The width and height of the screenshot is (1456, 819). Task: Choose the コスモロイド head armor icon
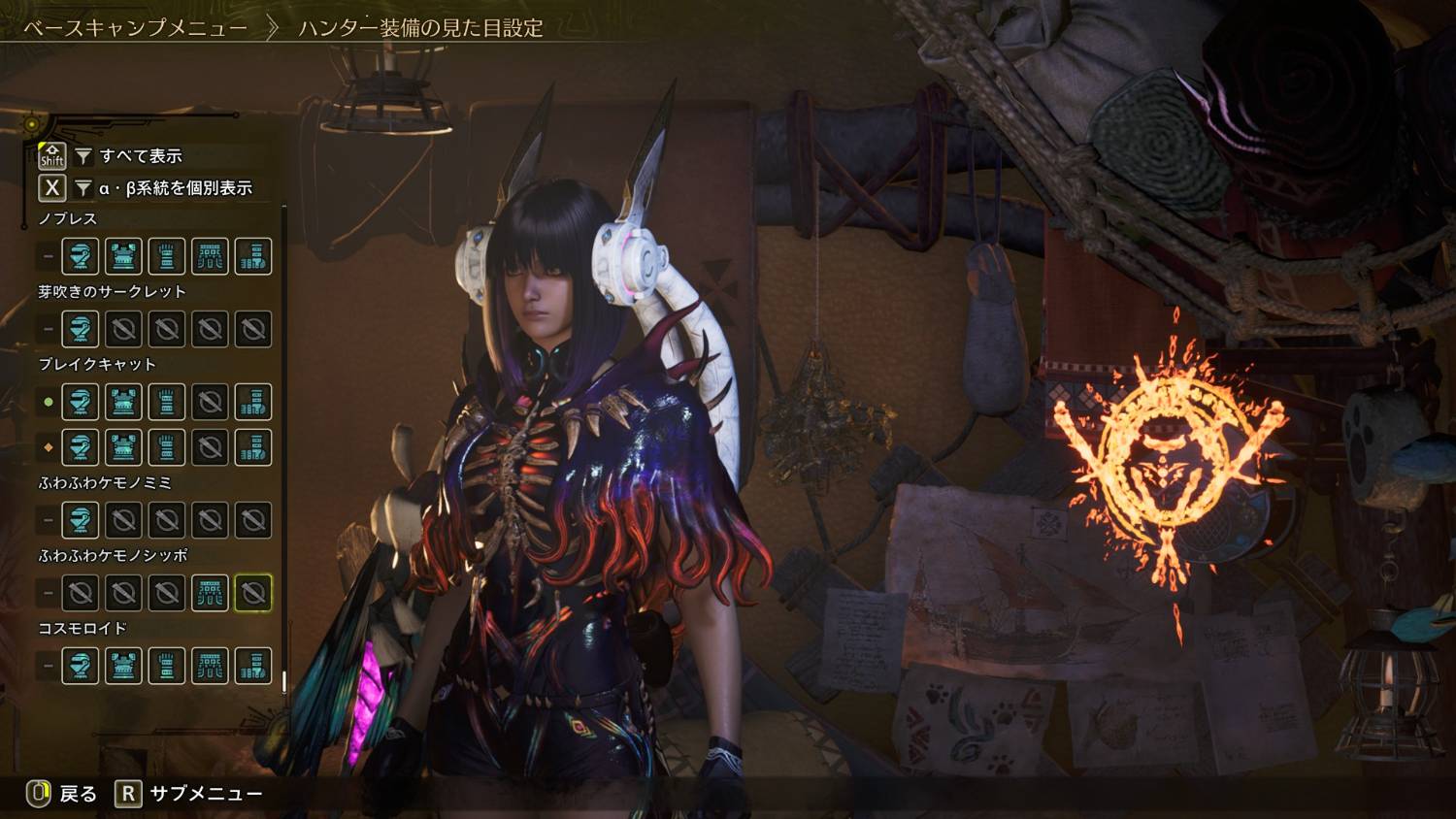click(81, 666)
